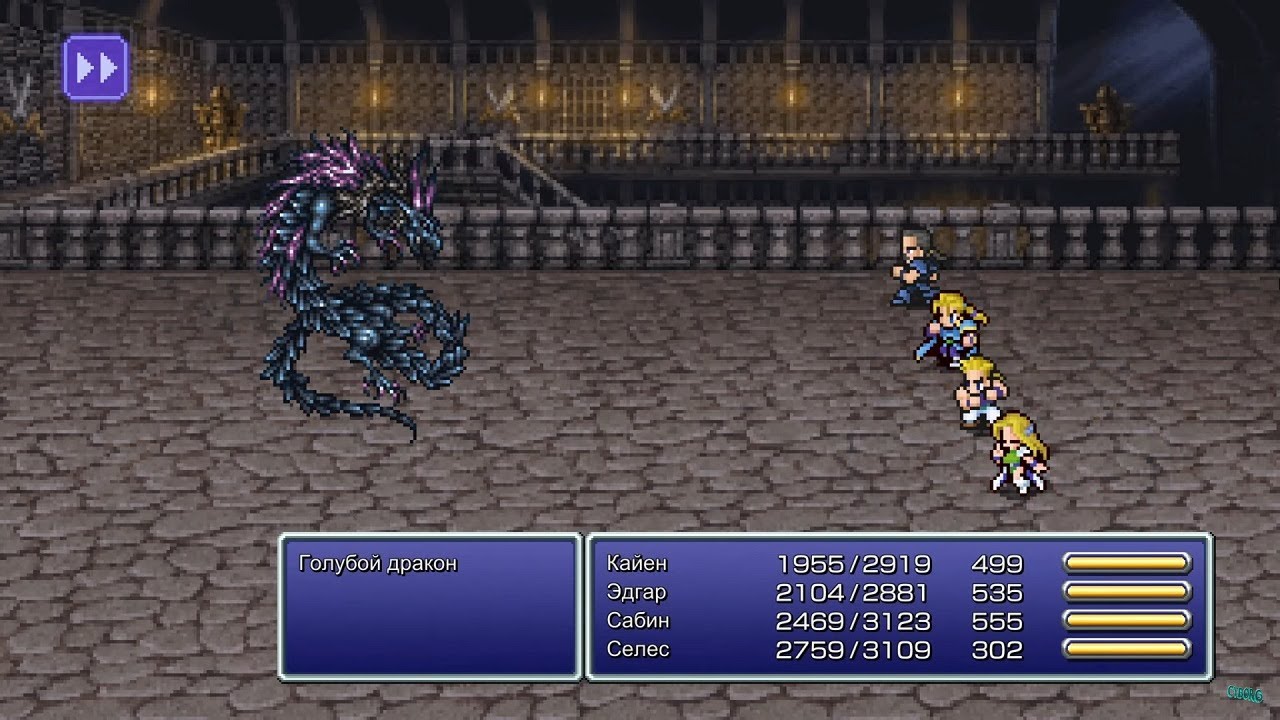Select the enemy name Голубой дракон

(377, 564)
